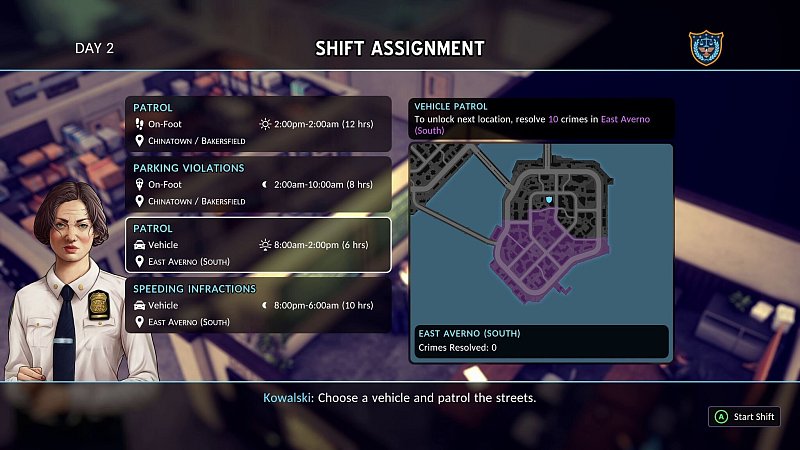
Task: Pick the East Averno vehicle Patrol shift
Action: click(x=258, y=245)
